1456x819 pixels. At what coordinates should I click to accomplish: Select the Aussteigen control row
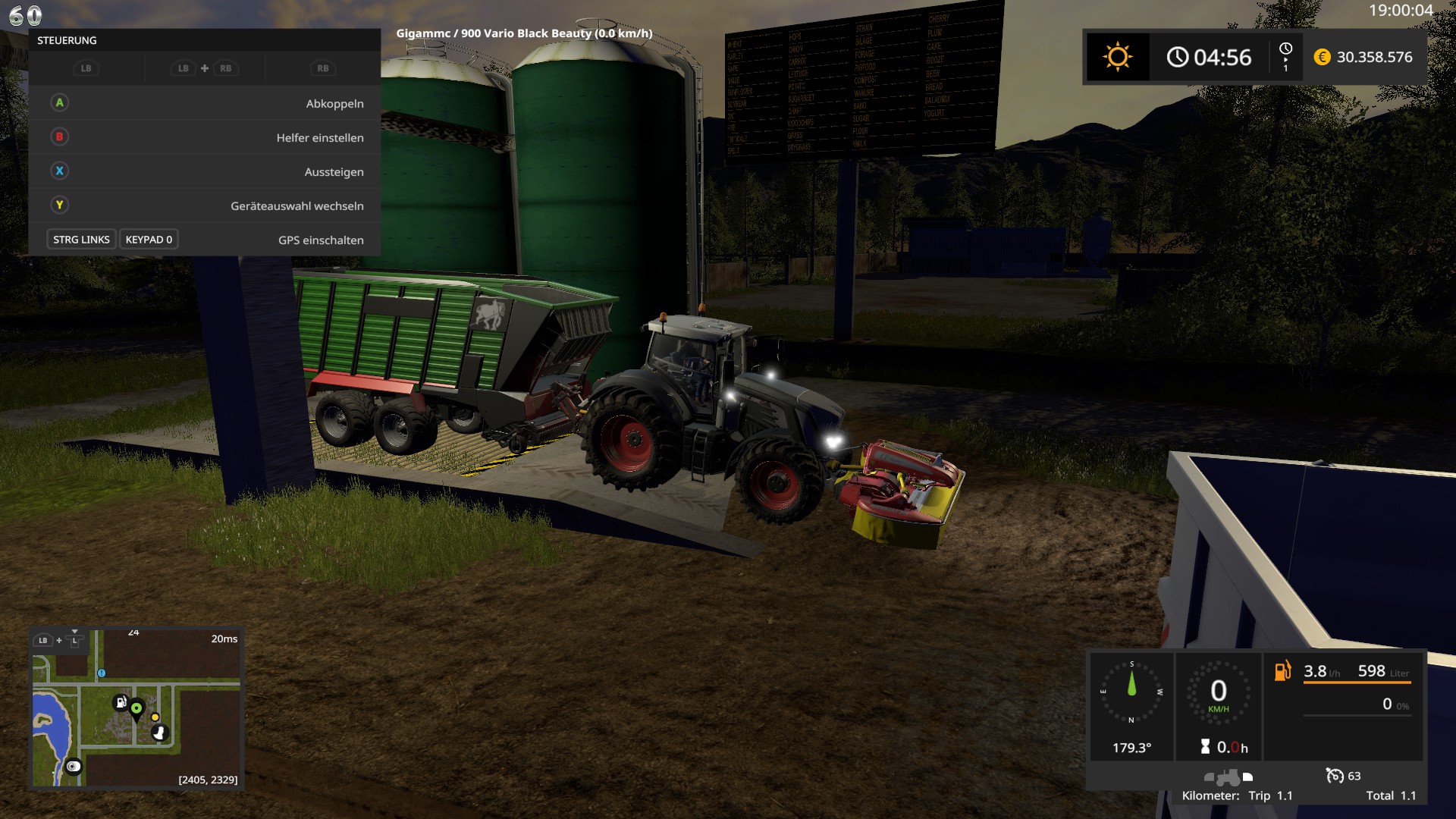pyautogui.click(x=205, y=171)
